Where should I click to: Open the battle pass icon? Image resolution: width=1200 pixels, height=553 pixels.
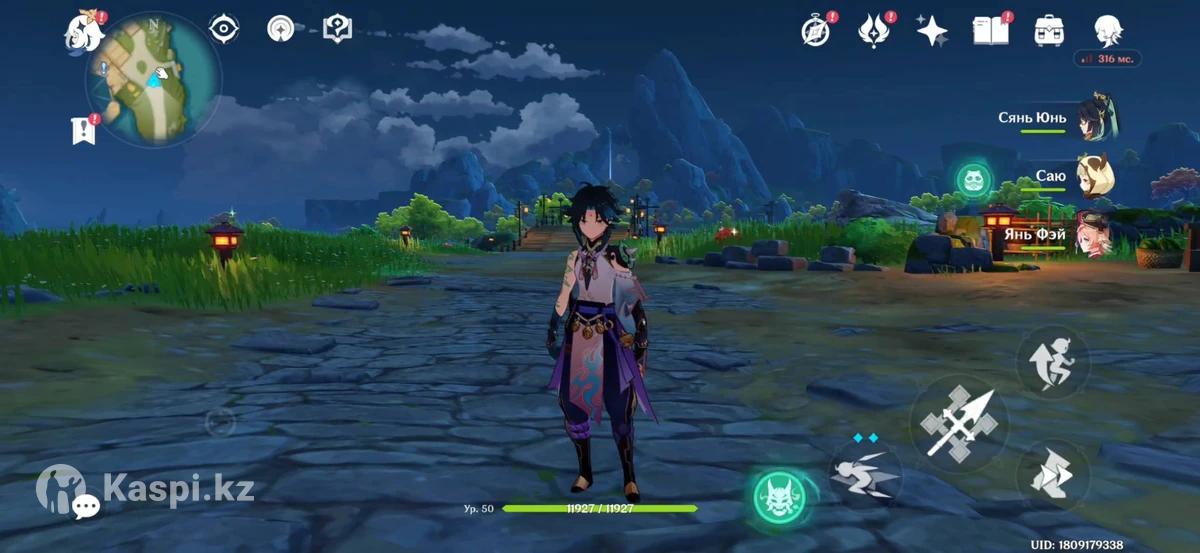pos(874,31)
